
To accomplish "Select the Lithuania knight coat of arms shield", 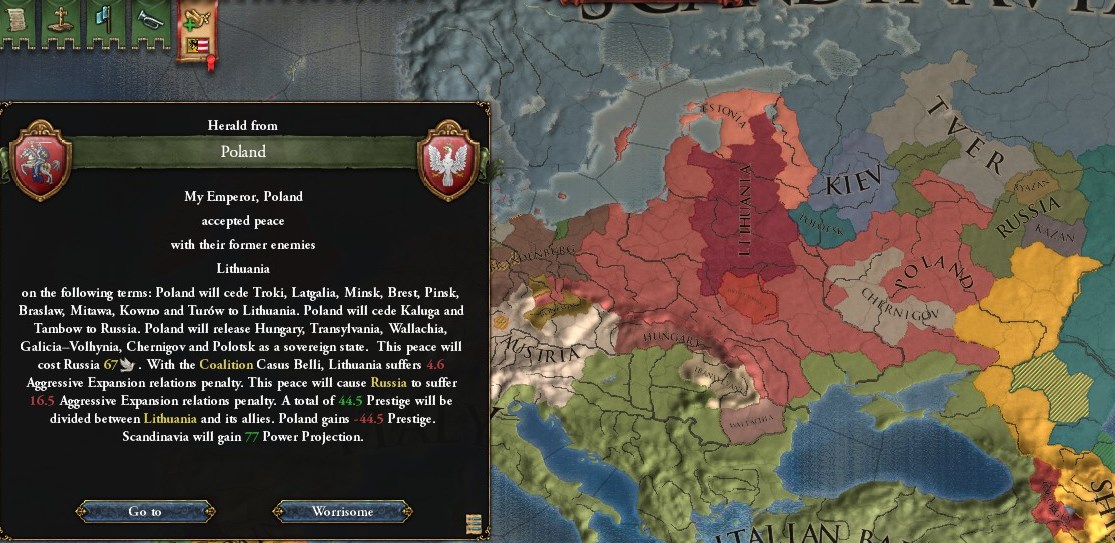I will (x=41, y=155).
